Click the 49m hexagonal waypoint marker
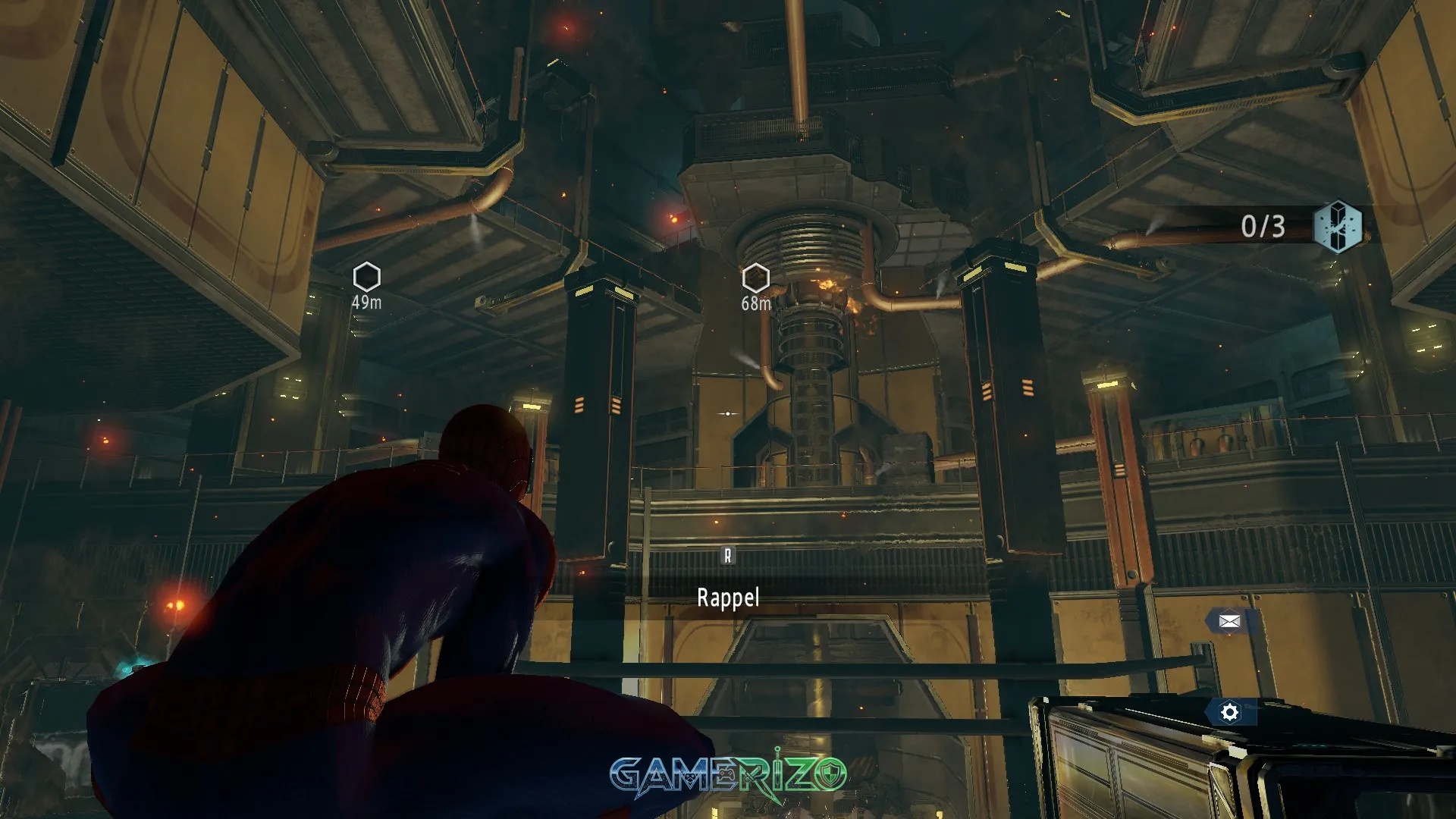Image resolution: width=1456 pixels, height=819 pixels. (x=366, y=277)
